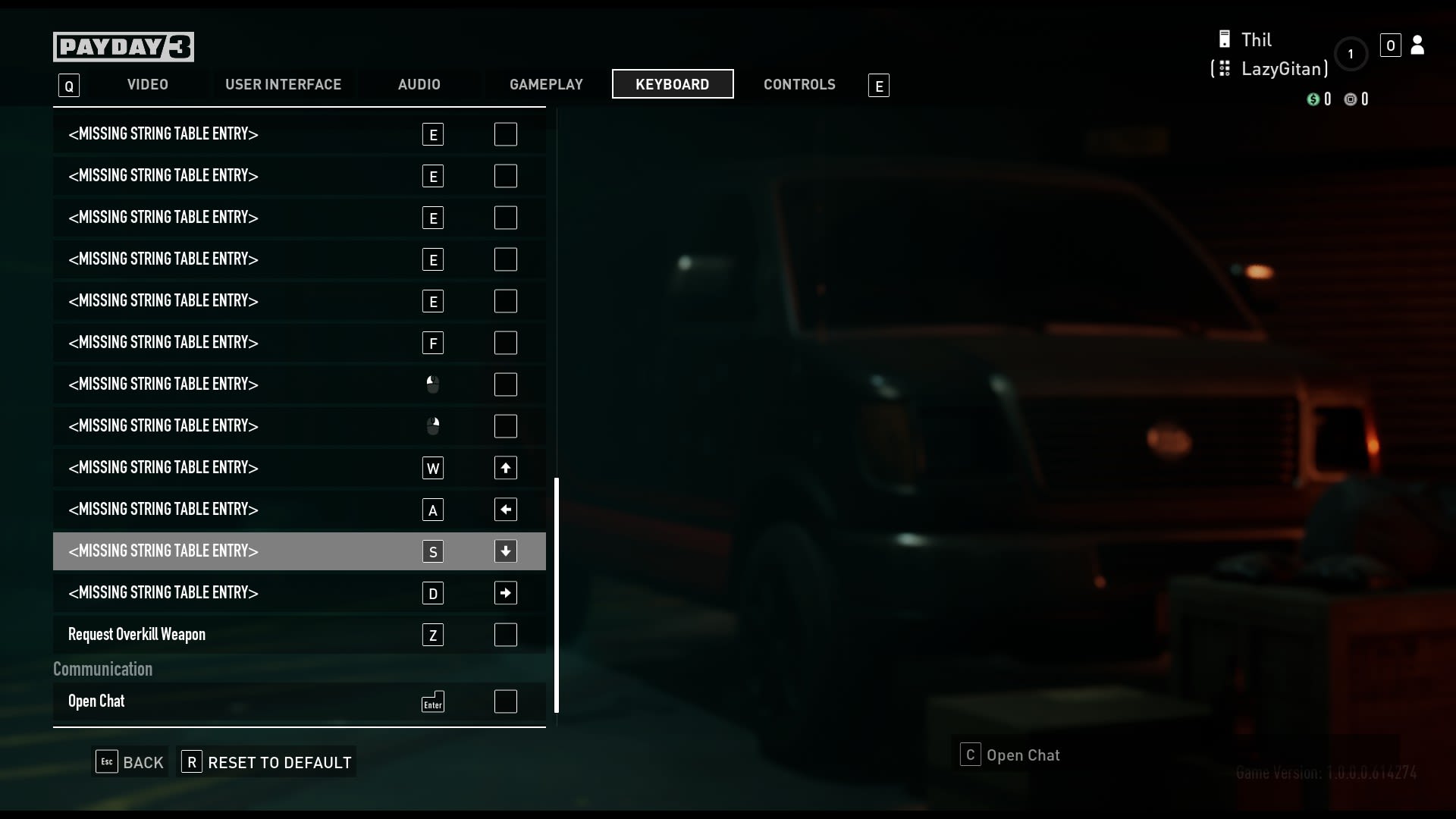Click the machine icon beside Thil
This screenshot has height=819, width=1456.
1223,38
